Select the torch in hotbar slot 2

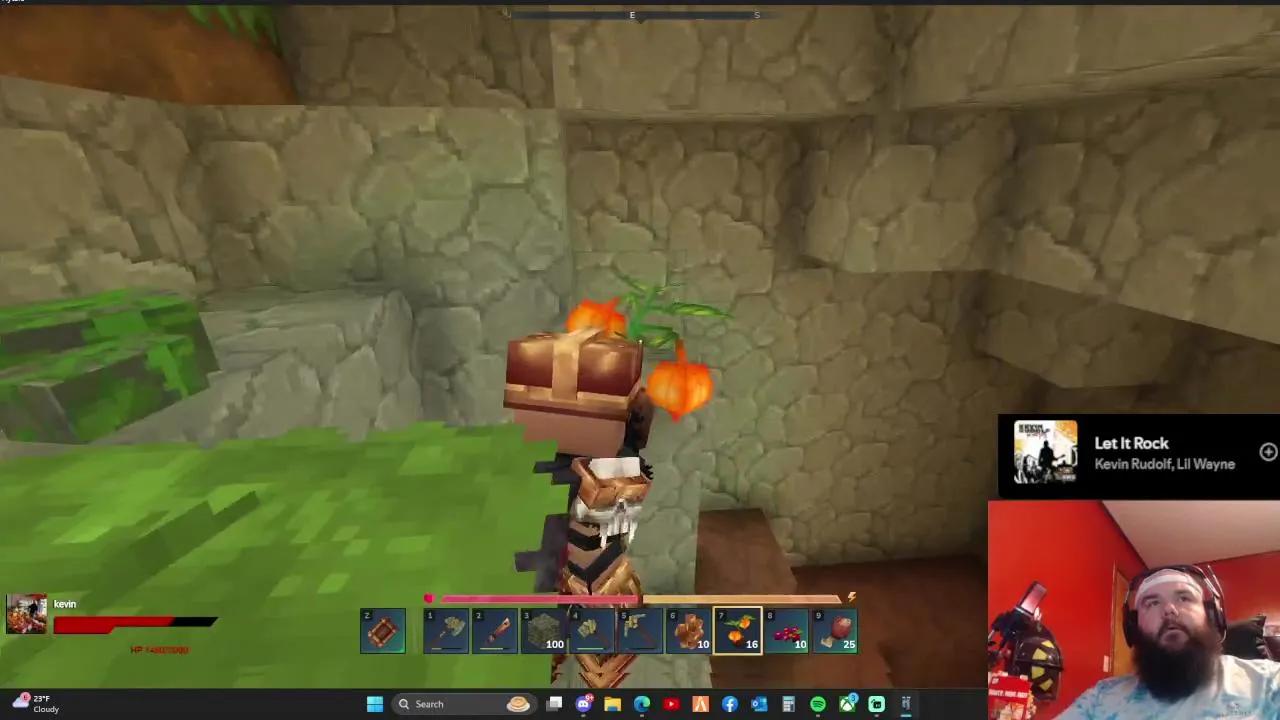click(x=496, y=628)
